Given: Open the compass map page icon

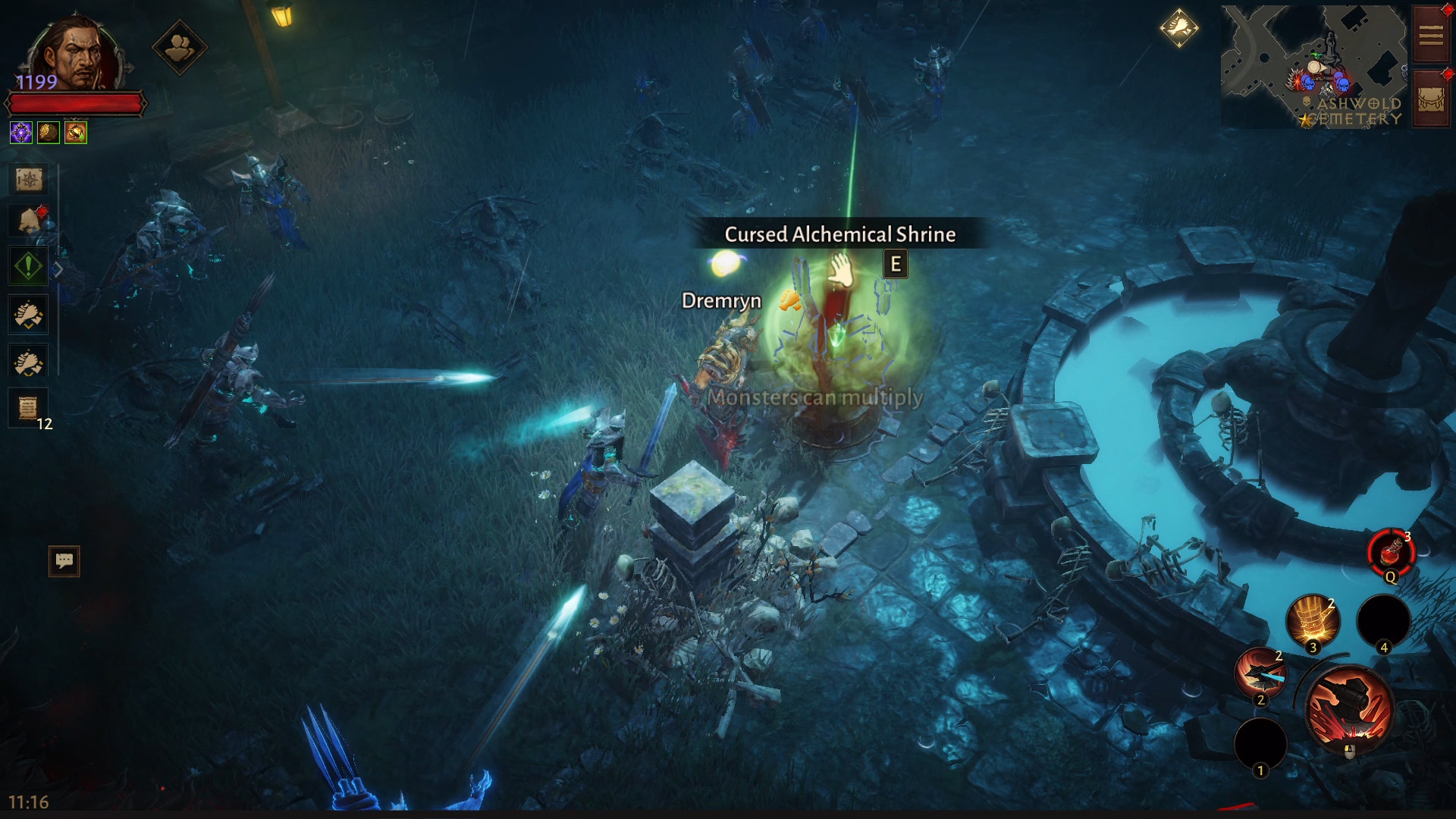Looking at the screenshot, I should click(x=29, y=180).
